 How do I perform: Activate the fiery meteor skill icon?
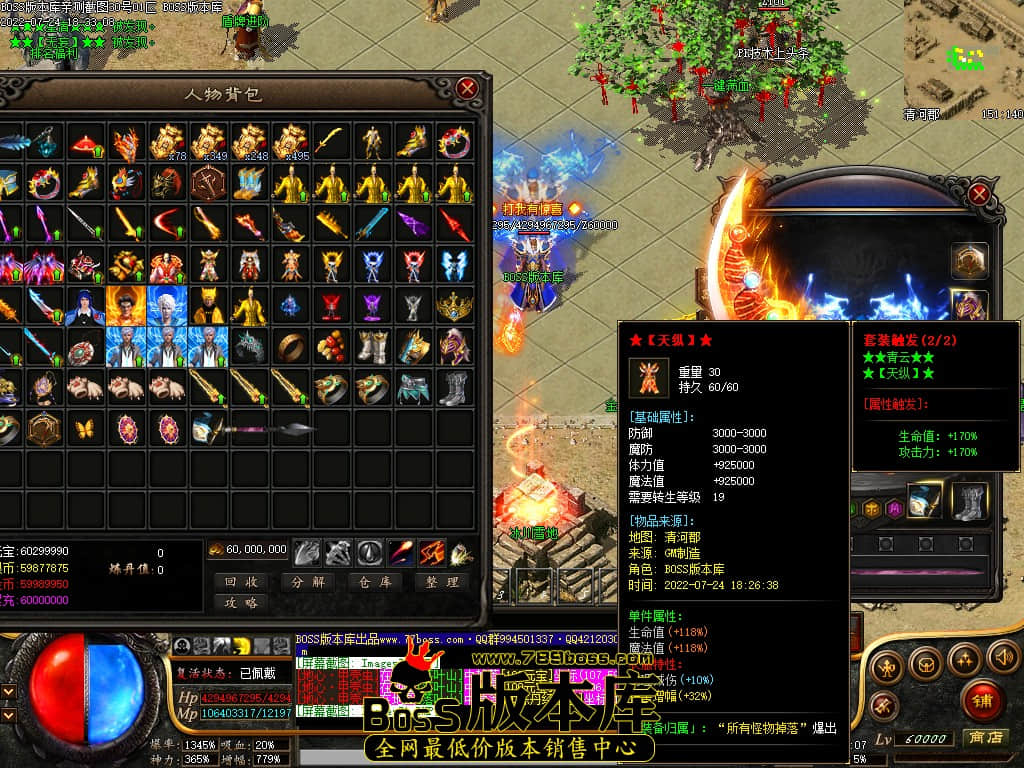point(401,551)
